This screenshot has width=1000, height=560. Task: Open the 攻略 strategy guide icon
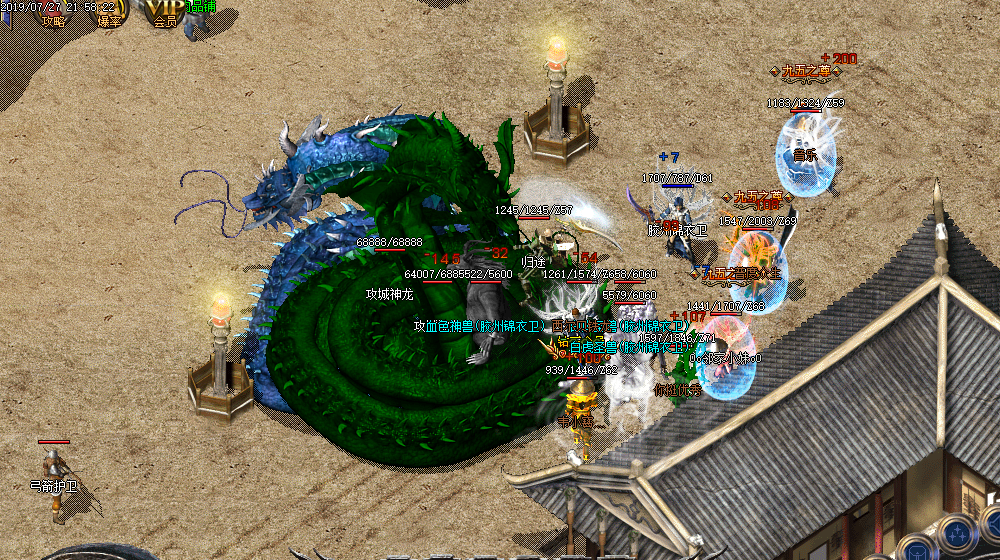click(x=52, y=13)
